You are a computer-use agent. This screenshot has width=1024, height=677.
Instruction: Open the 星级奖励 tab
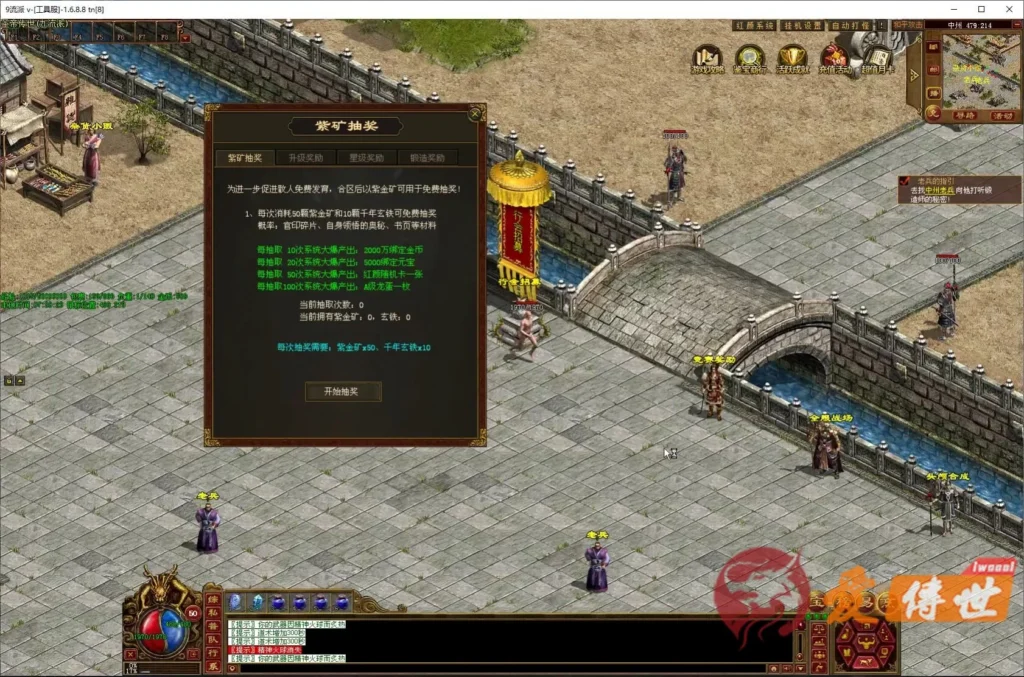366,158
